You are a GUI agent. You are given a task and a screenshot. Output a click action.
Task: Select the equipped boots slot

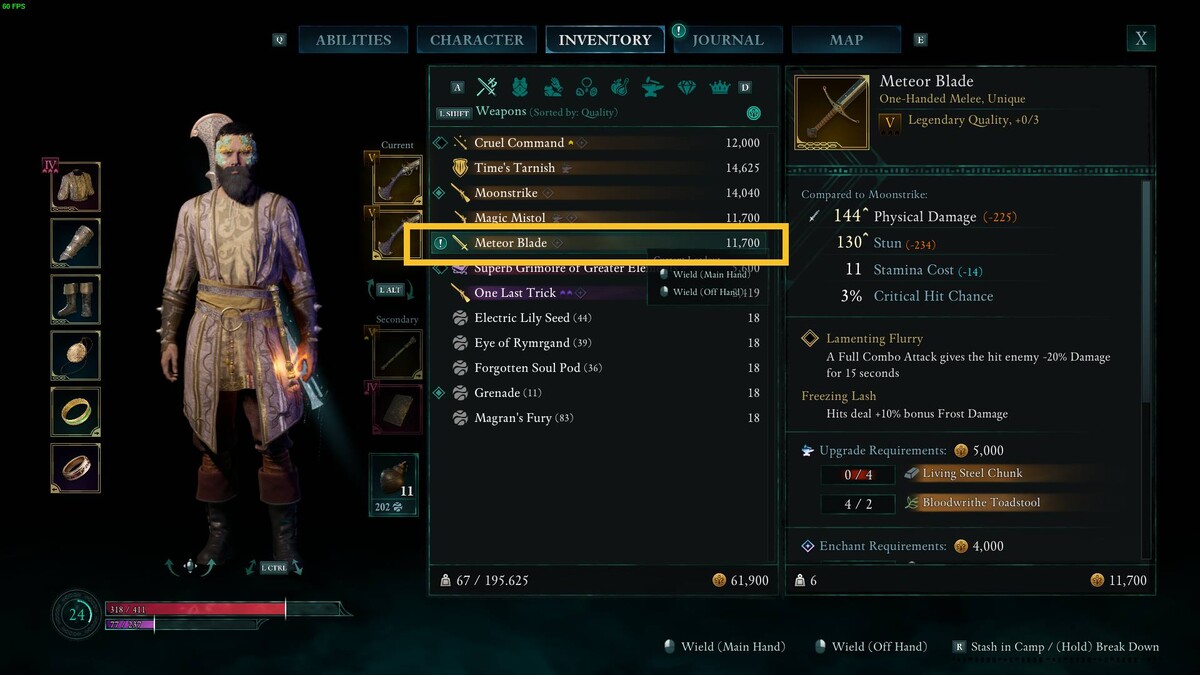(76, 299)
